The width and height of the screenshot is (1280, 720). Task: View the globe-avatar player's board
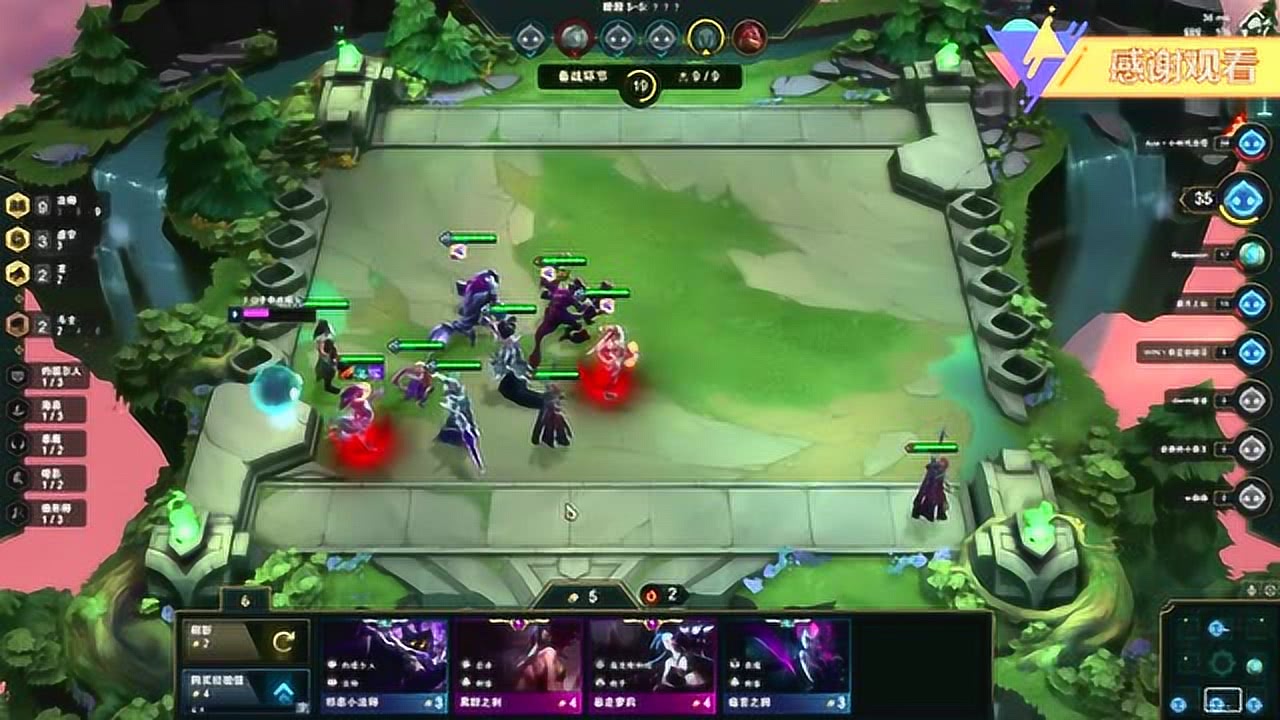point(1251,254)
